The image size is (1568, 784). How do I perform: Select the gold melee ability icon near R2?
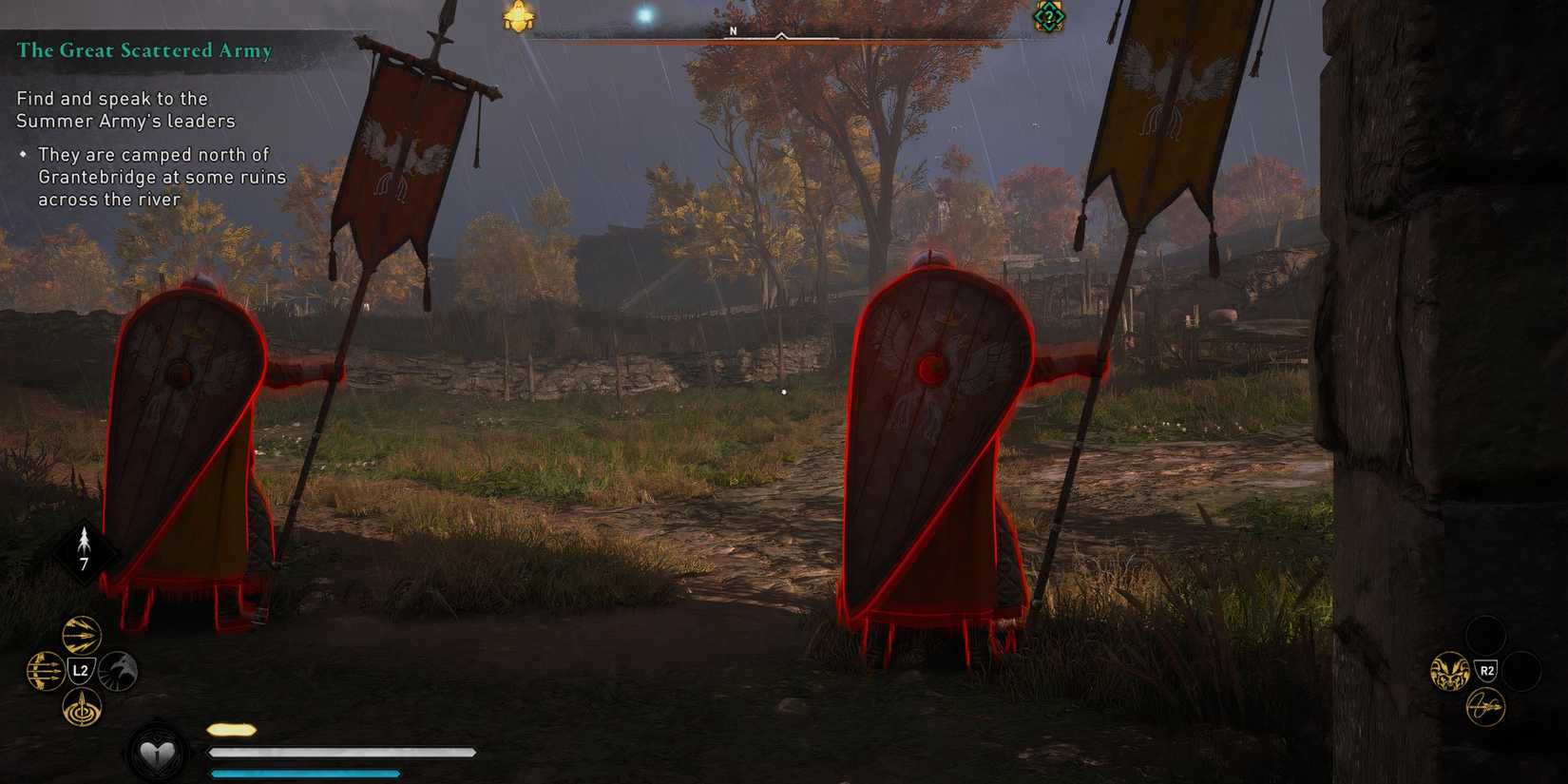pyautogui.click(x=1449, y=669)
